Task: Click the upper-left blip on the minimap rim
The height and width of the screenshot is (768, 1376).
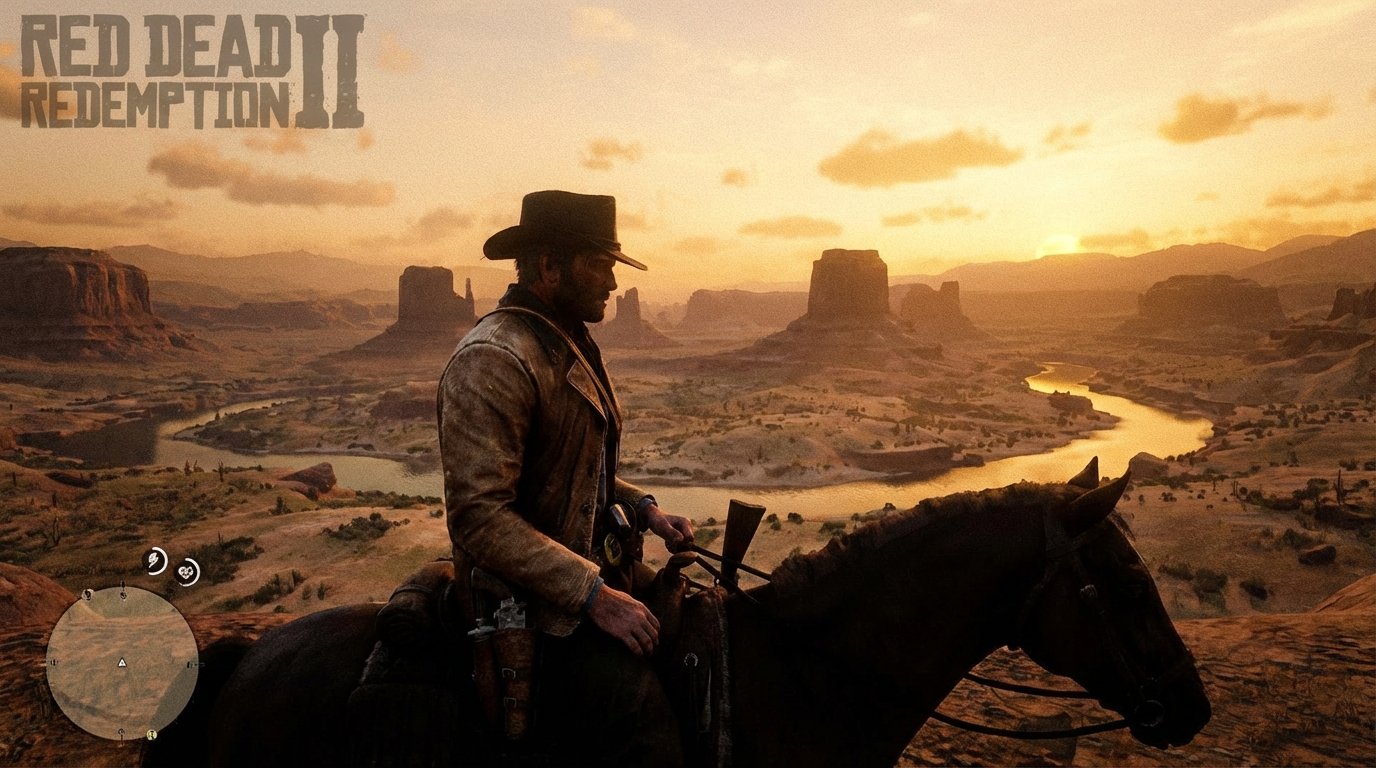Action: coord(88,595)
